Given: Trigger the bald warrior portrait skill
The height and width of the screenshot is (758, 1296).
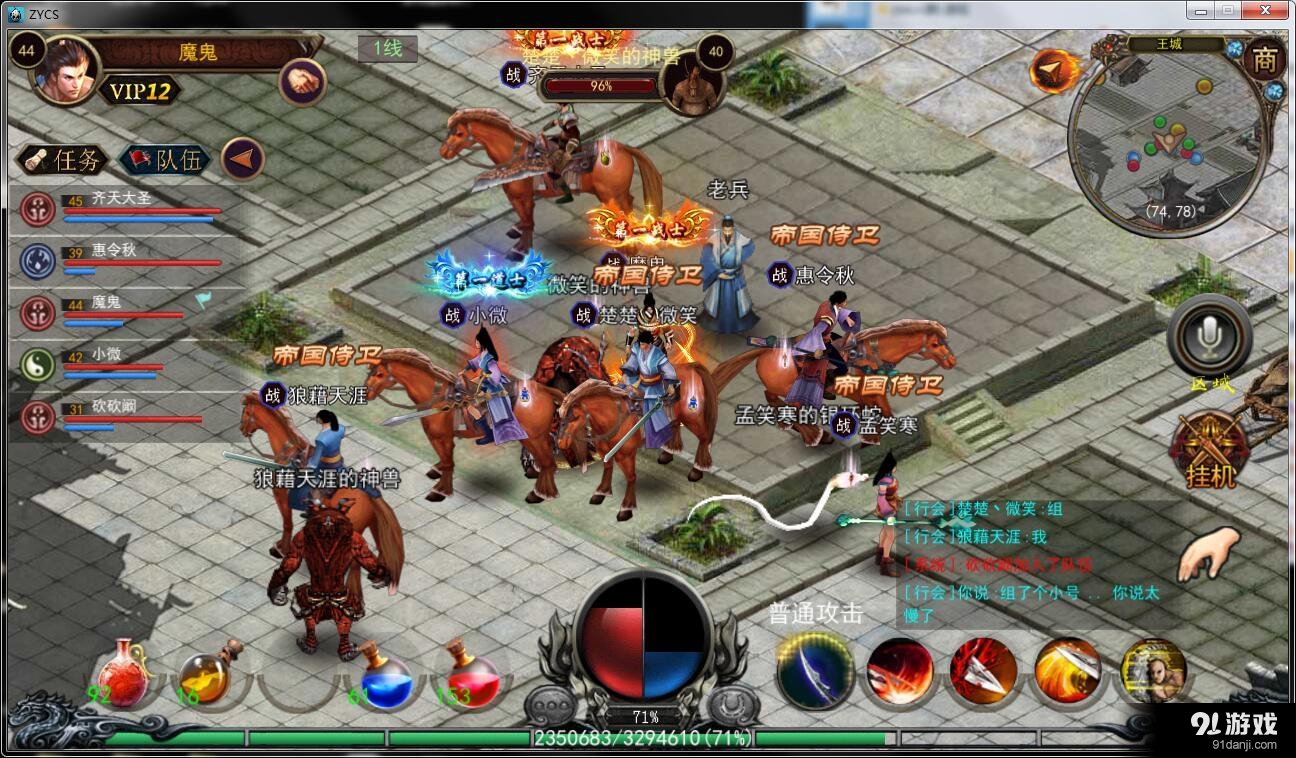Looking at the screenshot, I should (1153, 670).
